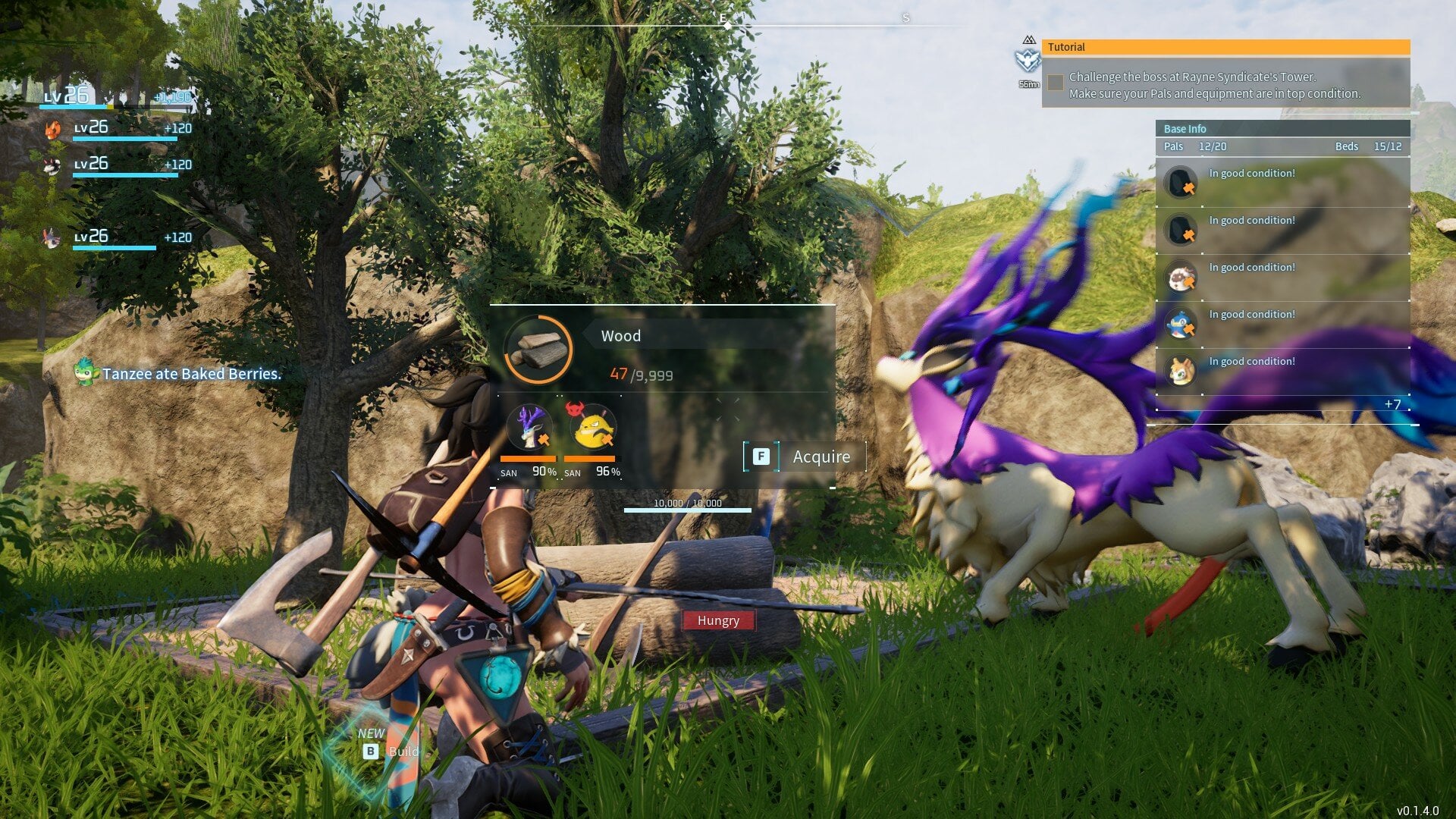This screenshot has height=819, width=1456.
Task: Select the blue penguin Pal in Base Info
Action: pos(1180,324)
